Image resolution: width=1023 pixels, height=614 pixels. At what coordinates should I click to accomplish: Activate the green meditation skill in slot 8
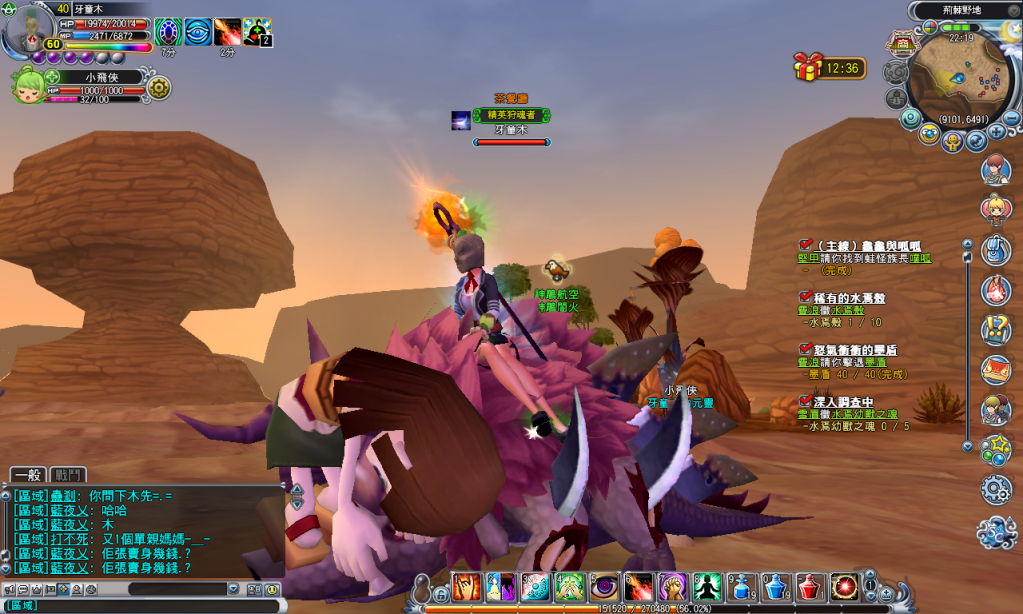[x=708, y=586]
